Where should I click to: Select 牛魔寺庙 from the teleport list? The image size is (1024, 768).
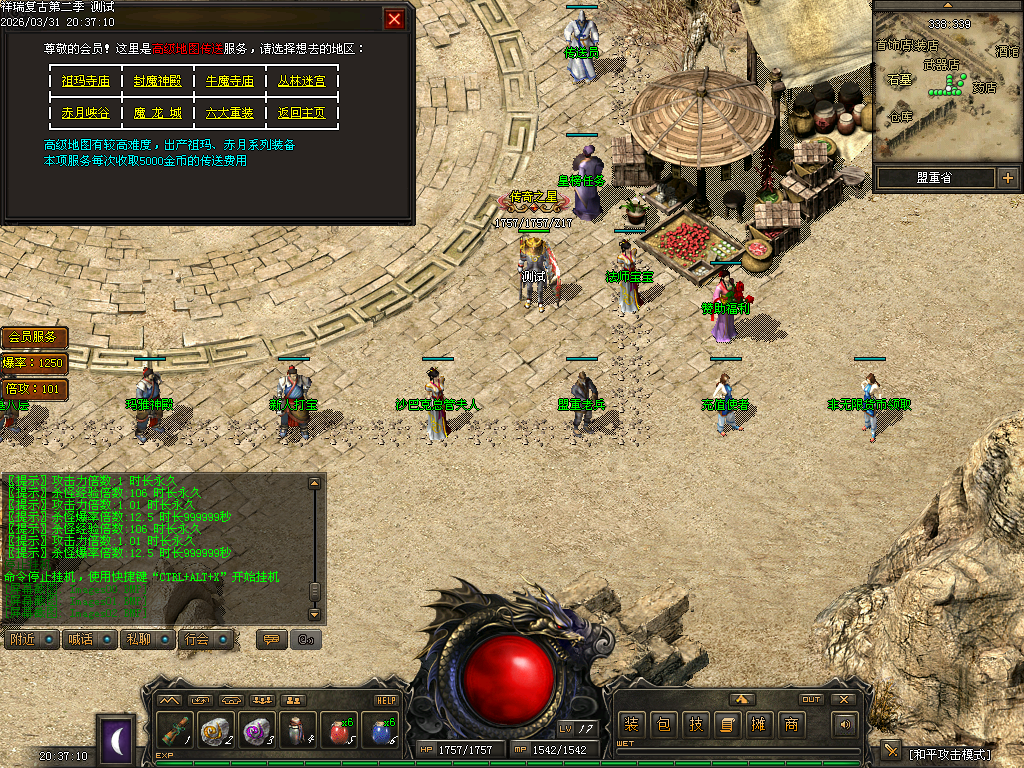[230, 81]
